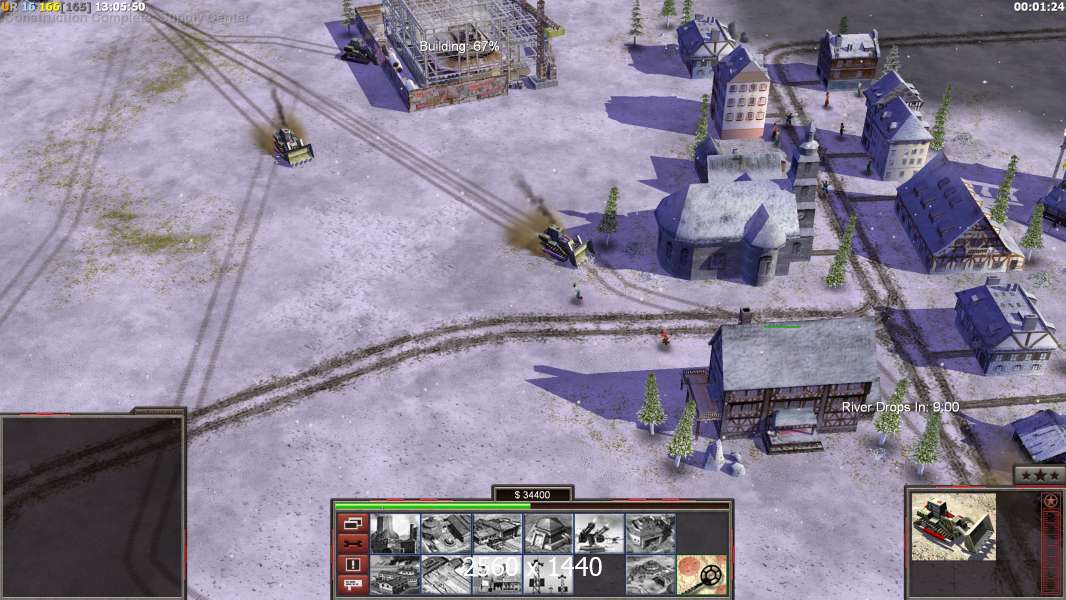Click the overlapping windows button

pyautogui.click(x=352, y=523)
